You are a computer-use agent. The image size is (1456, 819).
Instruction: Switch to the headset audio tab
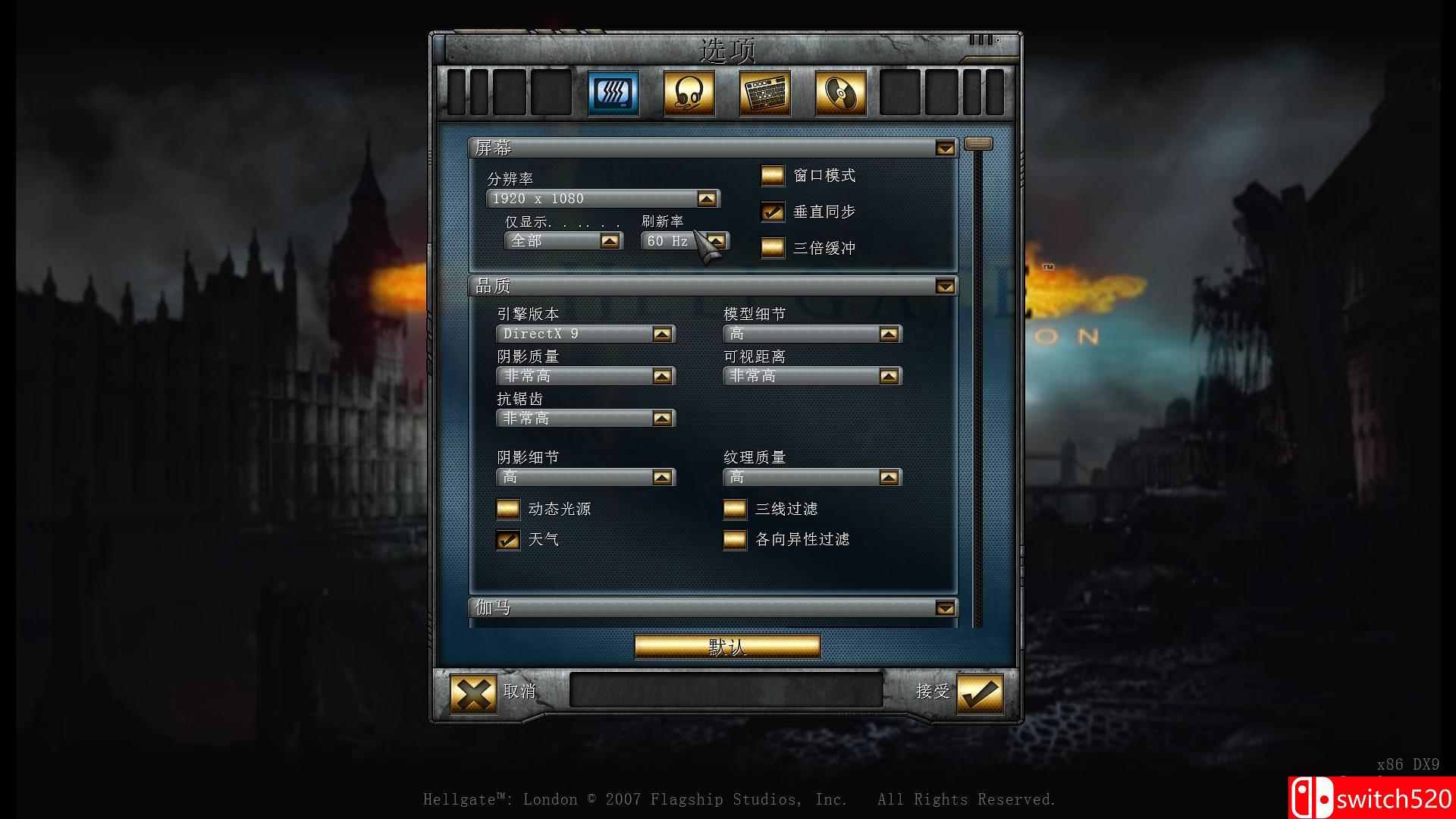click(x=688, y=93)
